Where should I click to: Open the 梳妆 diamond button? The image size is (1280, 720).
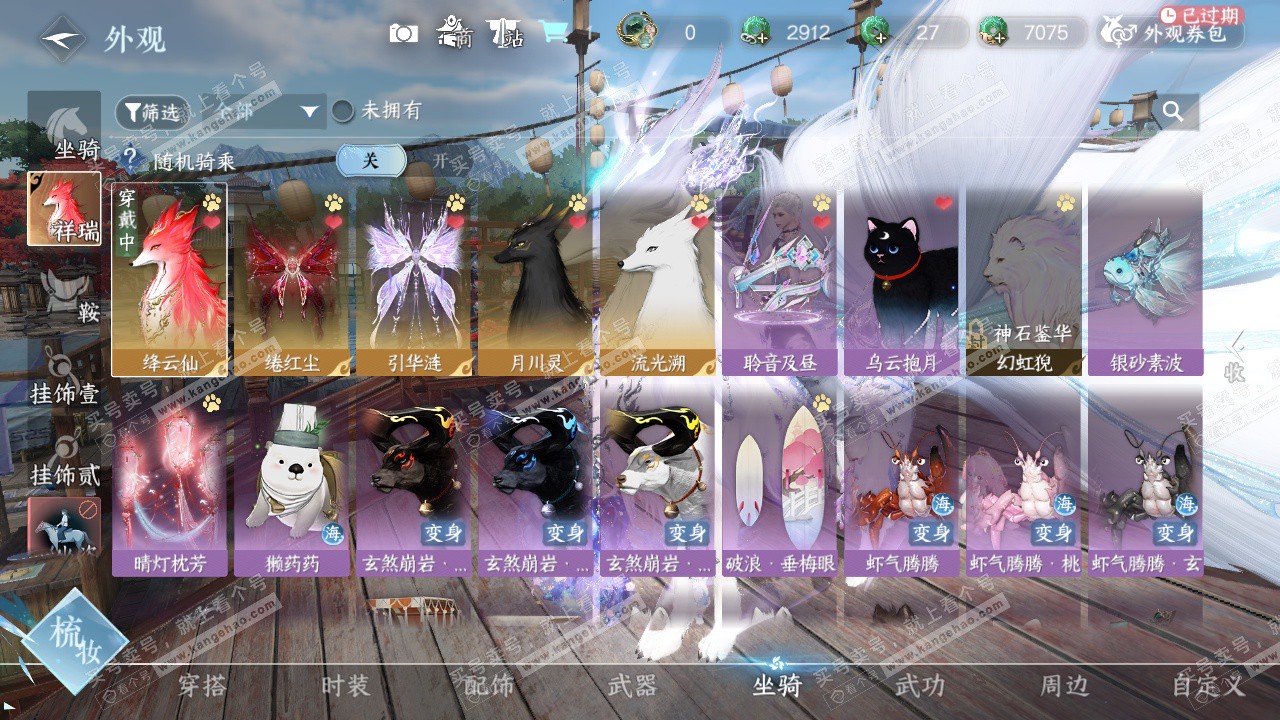click(x=74, y=641)
